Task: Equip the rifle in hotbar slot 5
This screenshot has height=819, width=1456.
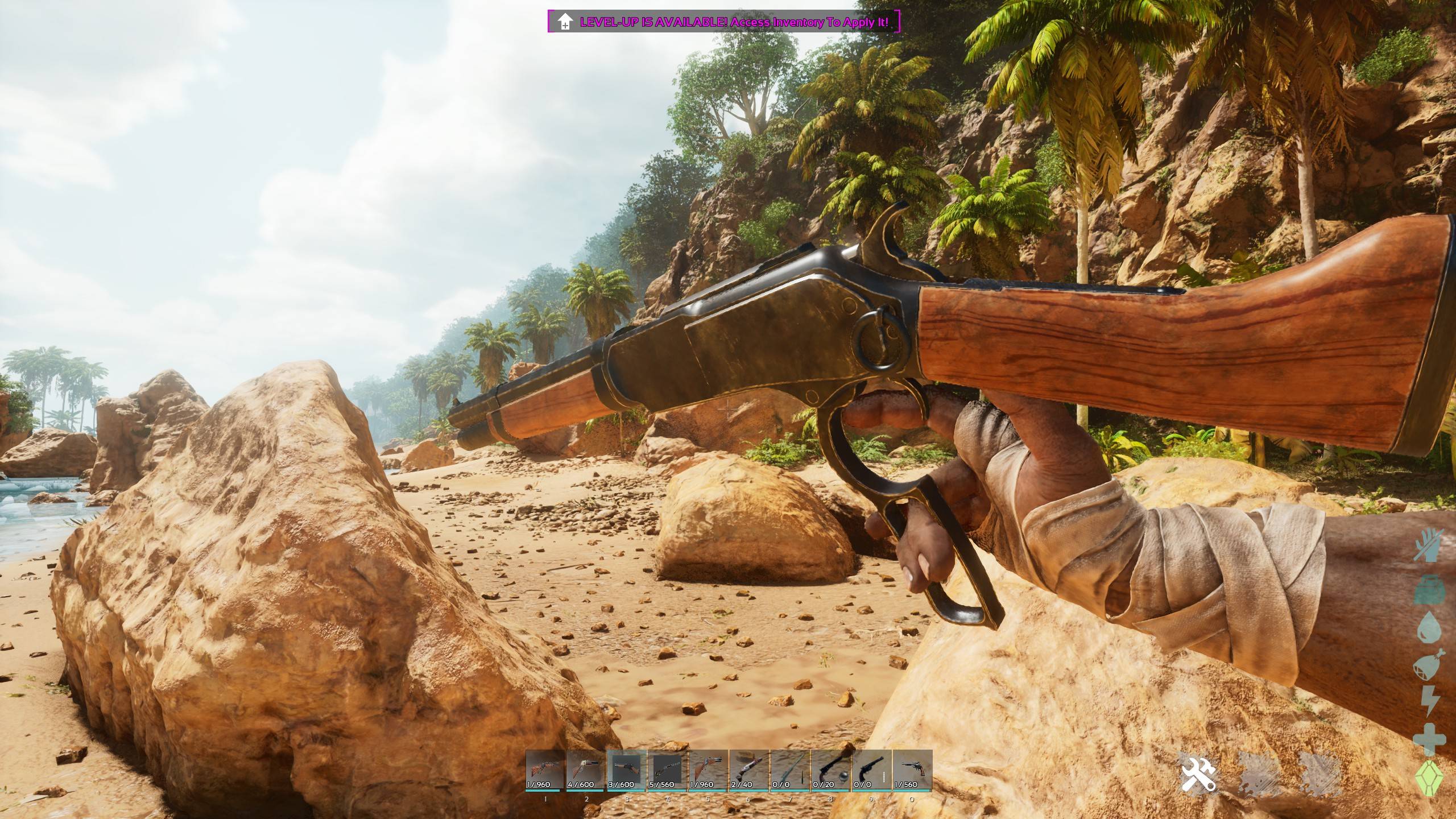Action: (709, 770)
